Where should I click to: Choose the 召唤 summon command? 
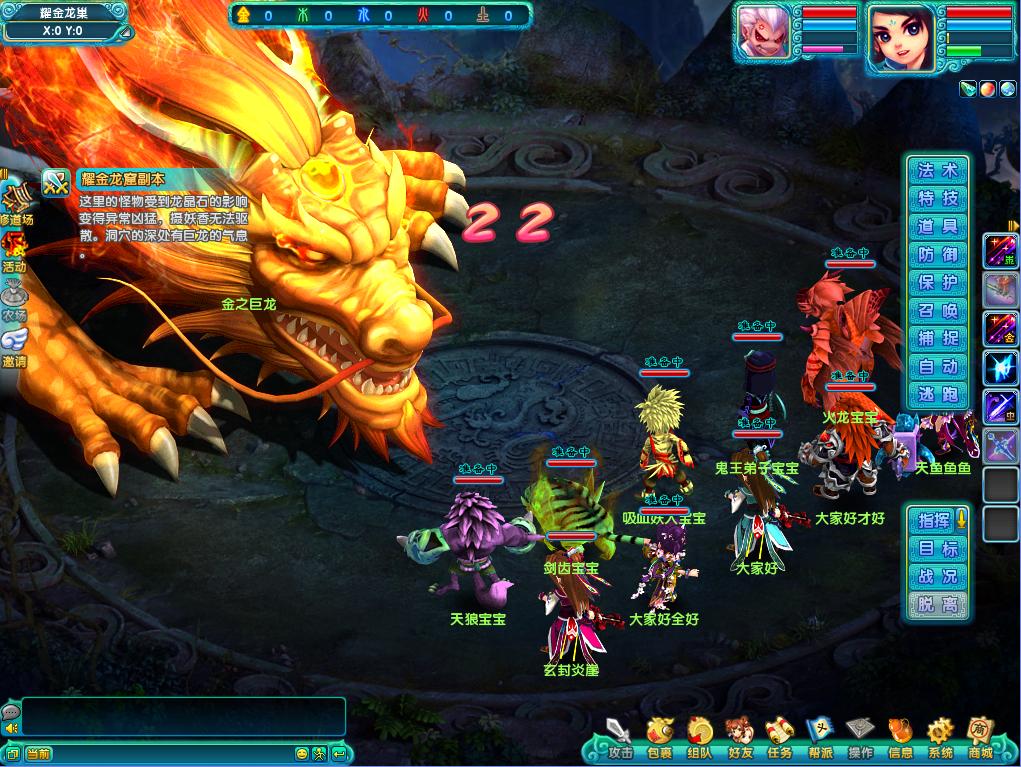937,311
